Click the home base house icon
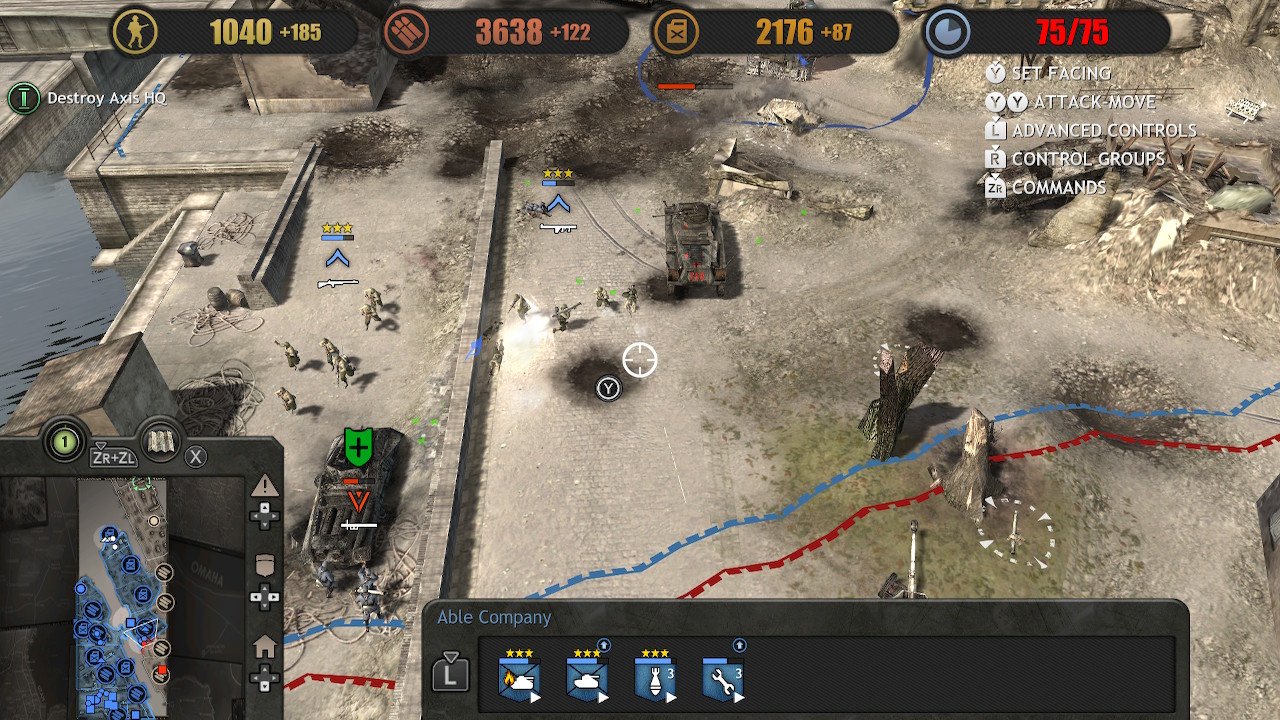Image resolution: width=1280 pixels, height=720 pixels. [x=265, y=647]
